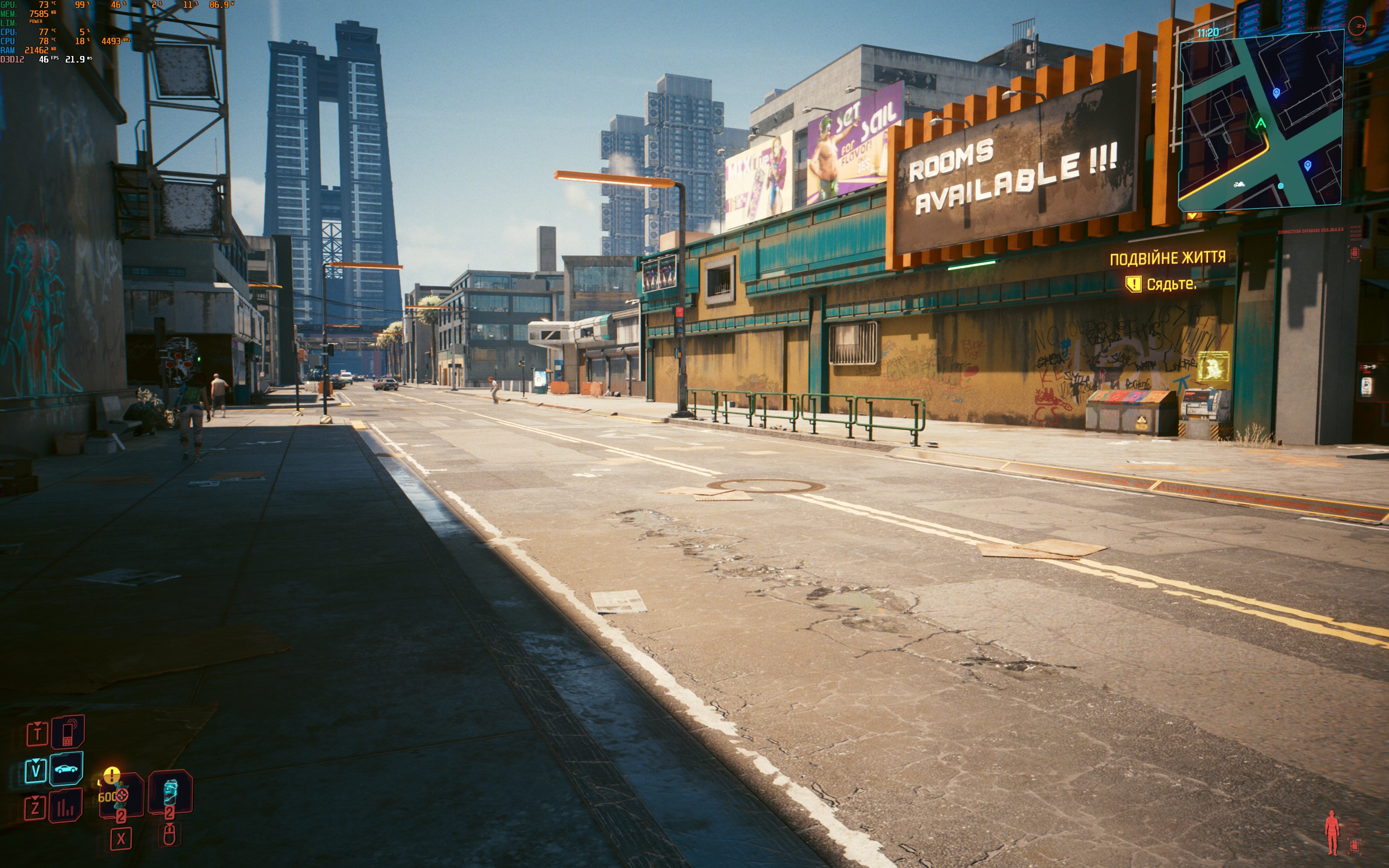Click the green player arrow on the minimap
The width and height of the screenshot is (1389, 868).
click(x=1261, y=123)
